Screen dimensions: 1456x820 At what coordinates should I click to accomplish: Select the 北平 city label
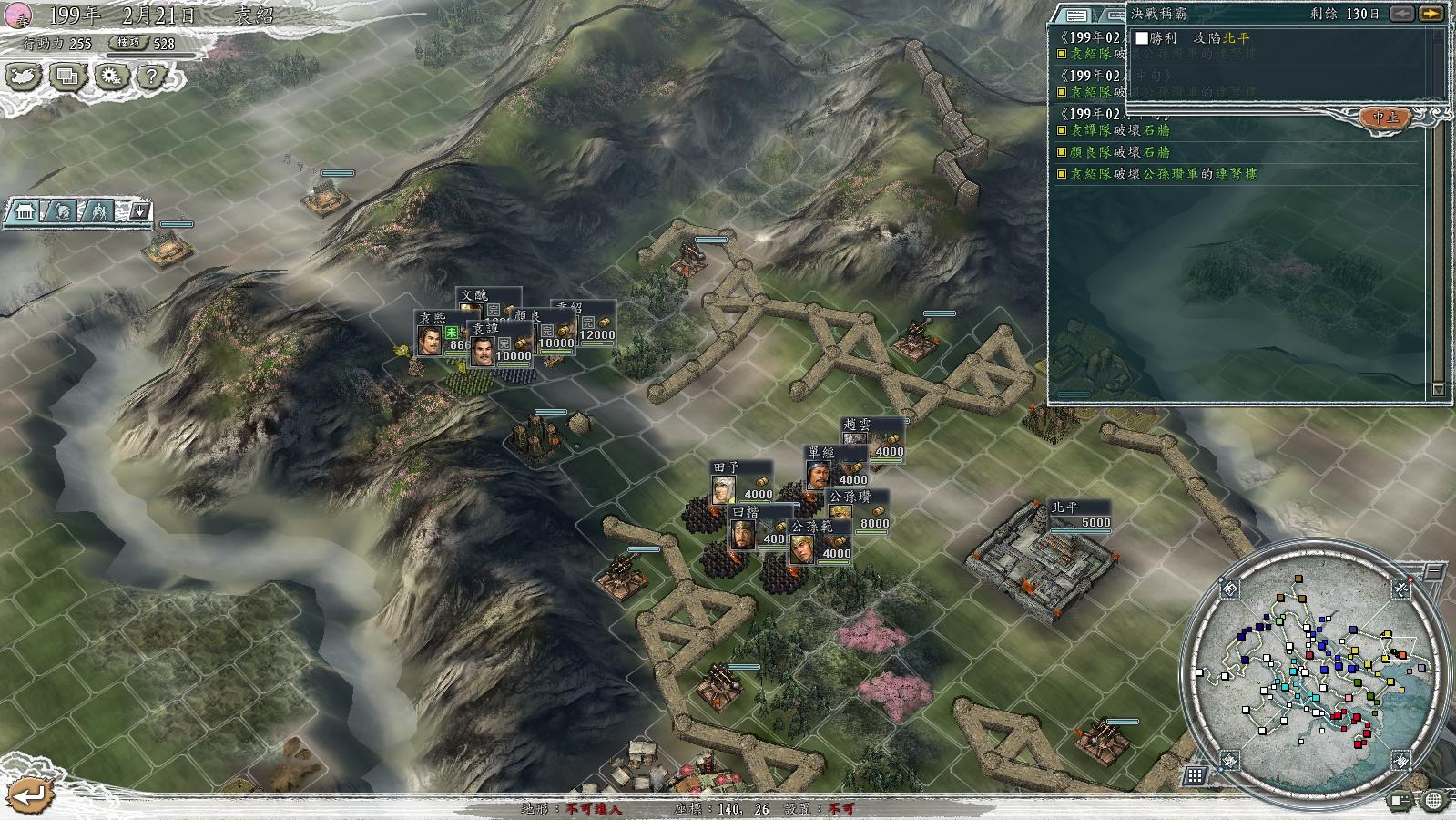point(1064,507)
